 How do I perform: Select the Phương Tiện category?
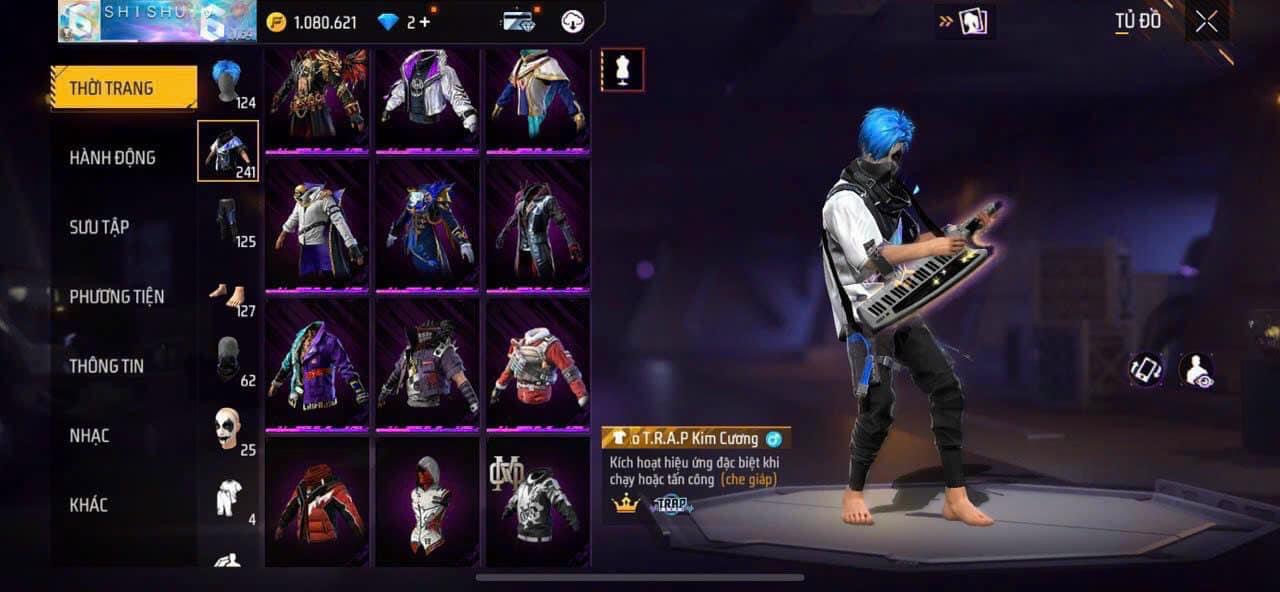pos(116,297)
